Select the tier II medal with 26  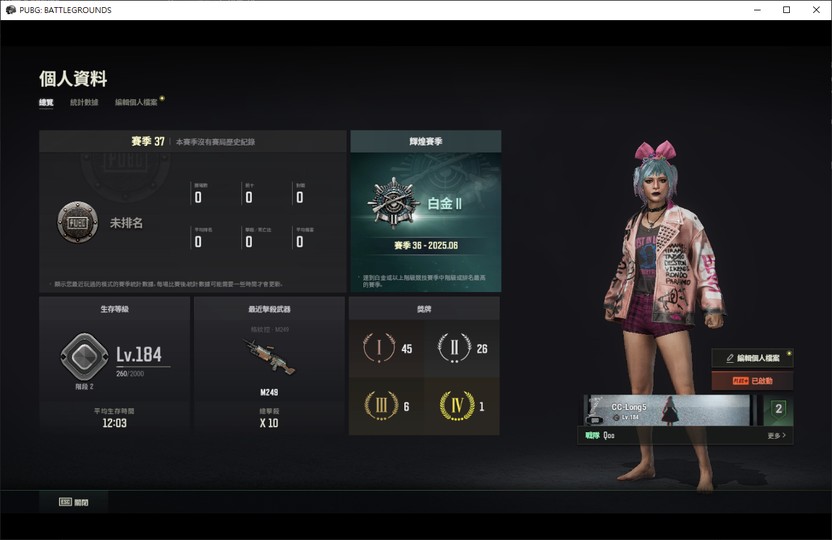pos(463,349)
